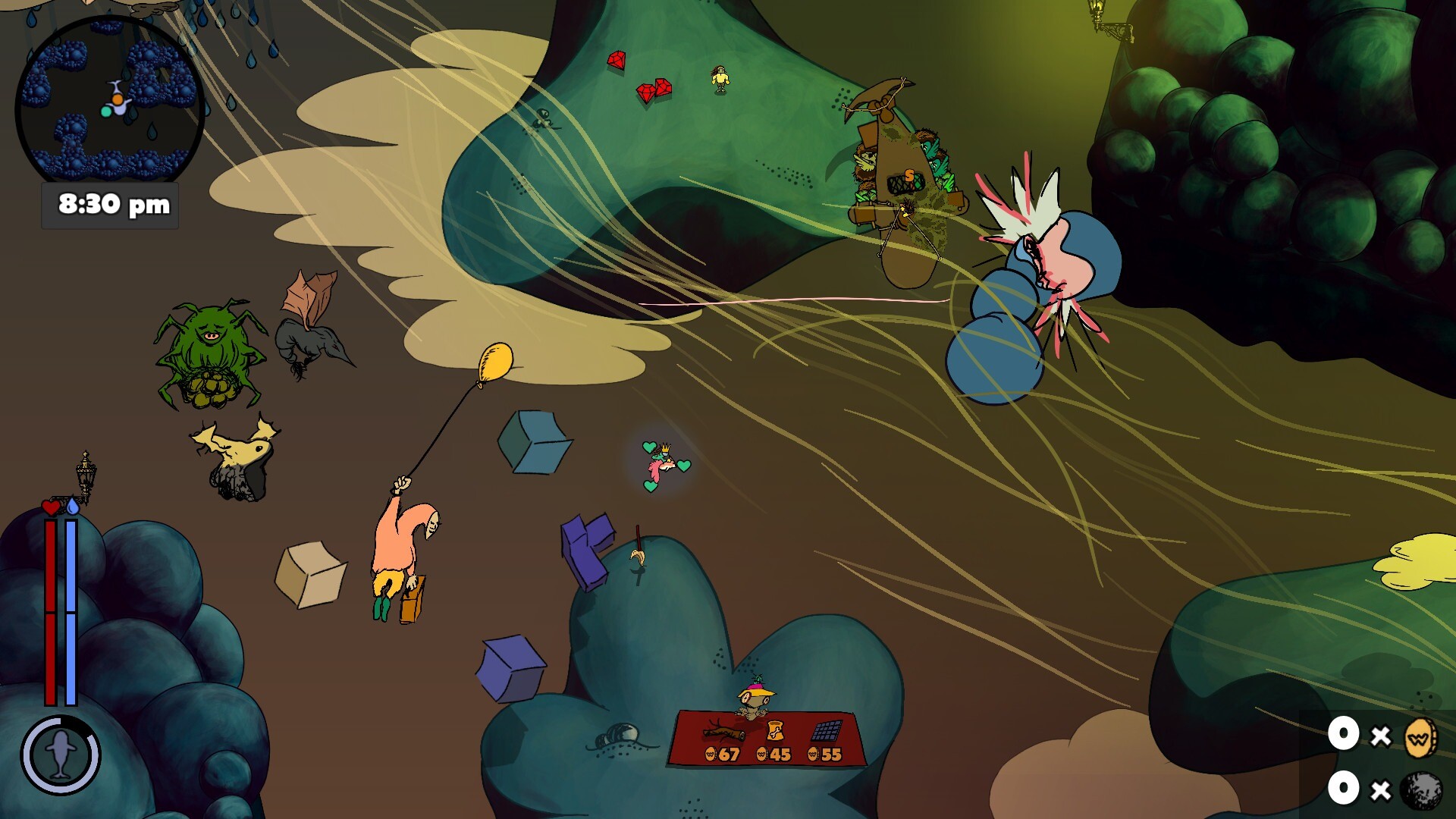
Task: Purchase the bone sack for 45 coins
Action: [x=775, y=731]
